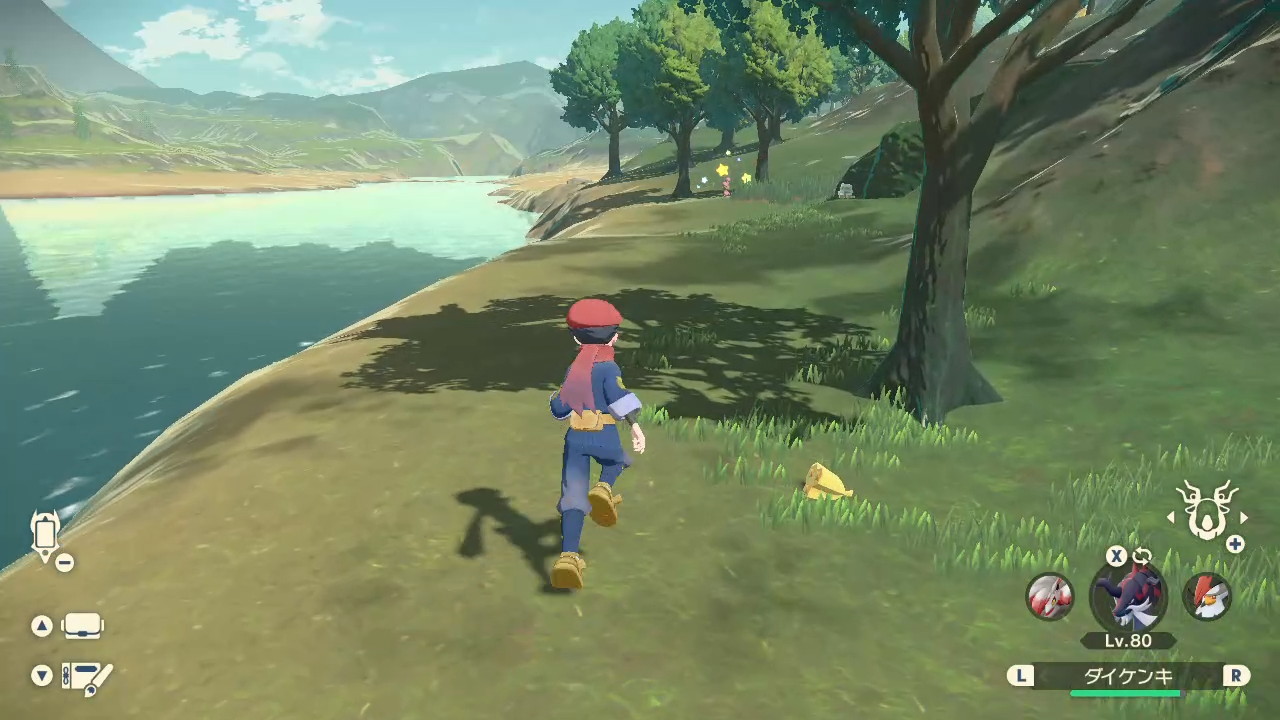Toggle minimap zoom with the minus button
This screenshot has width=1280, height=720.
tap(64, 562)
